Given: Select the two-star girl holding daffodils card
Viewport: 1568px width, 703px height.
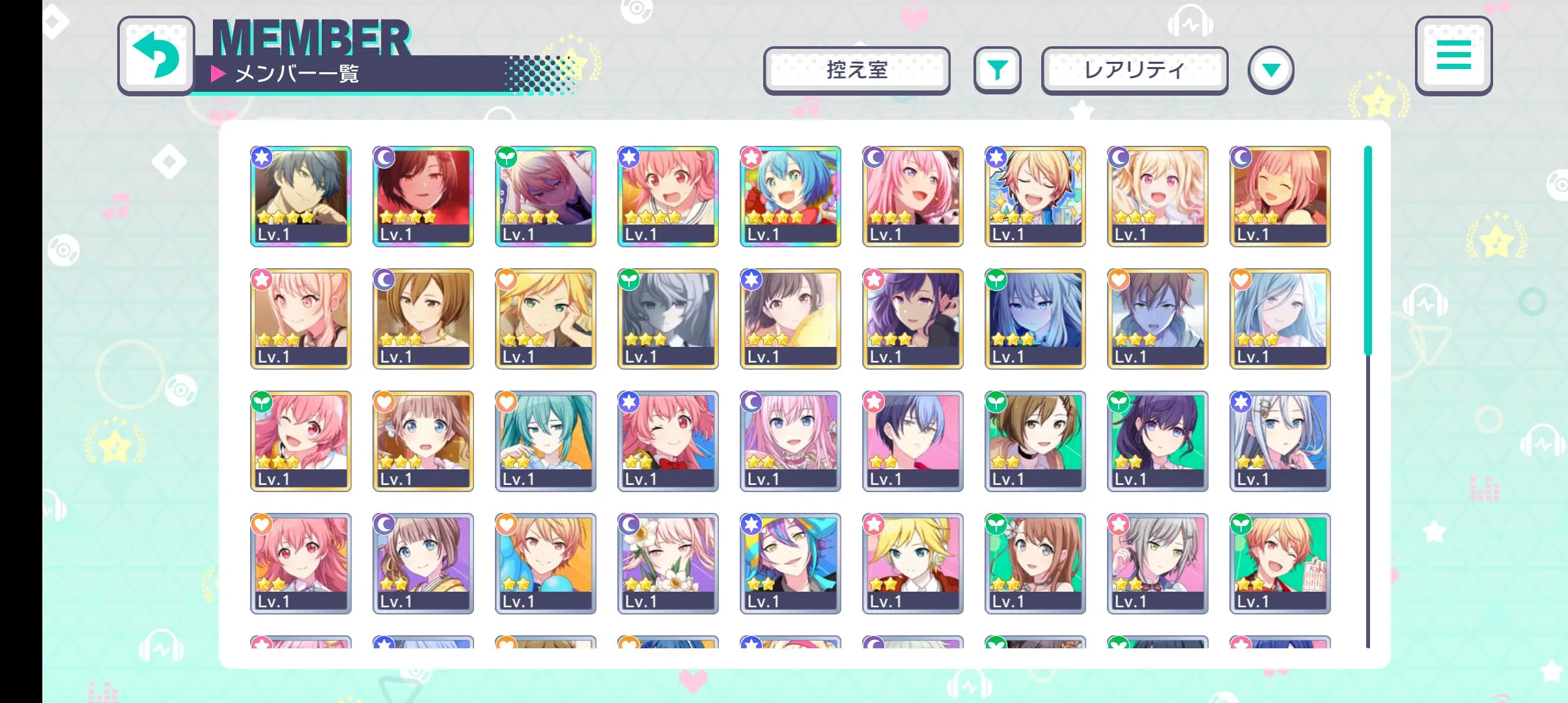Looking at the screenshot, I should (668, 564).
